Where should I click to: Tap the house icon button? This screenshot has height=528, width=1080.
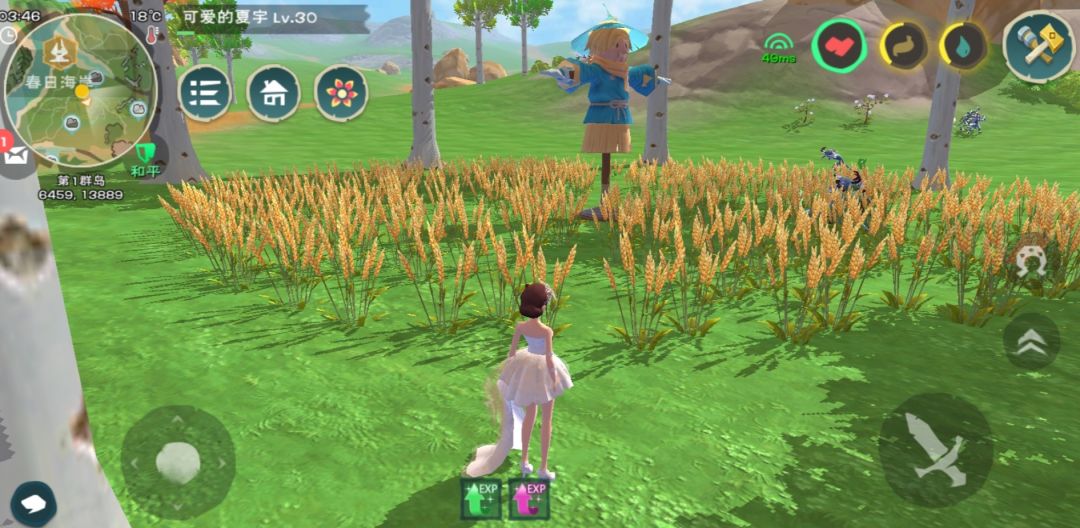click(x=273, y=93)
